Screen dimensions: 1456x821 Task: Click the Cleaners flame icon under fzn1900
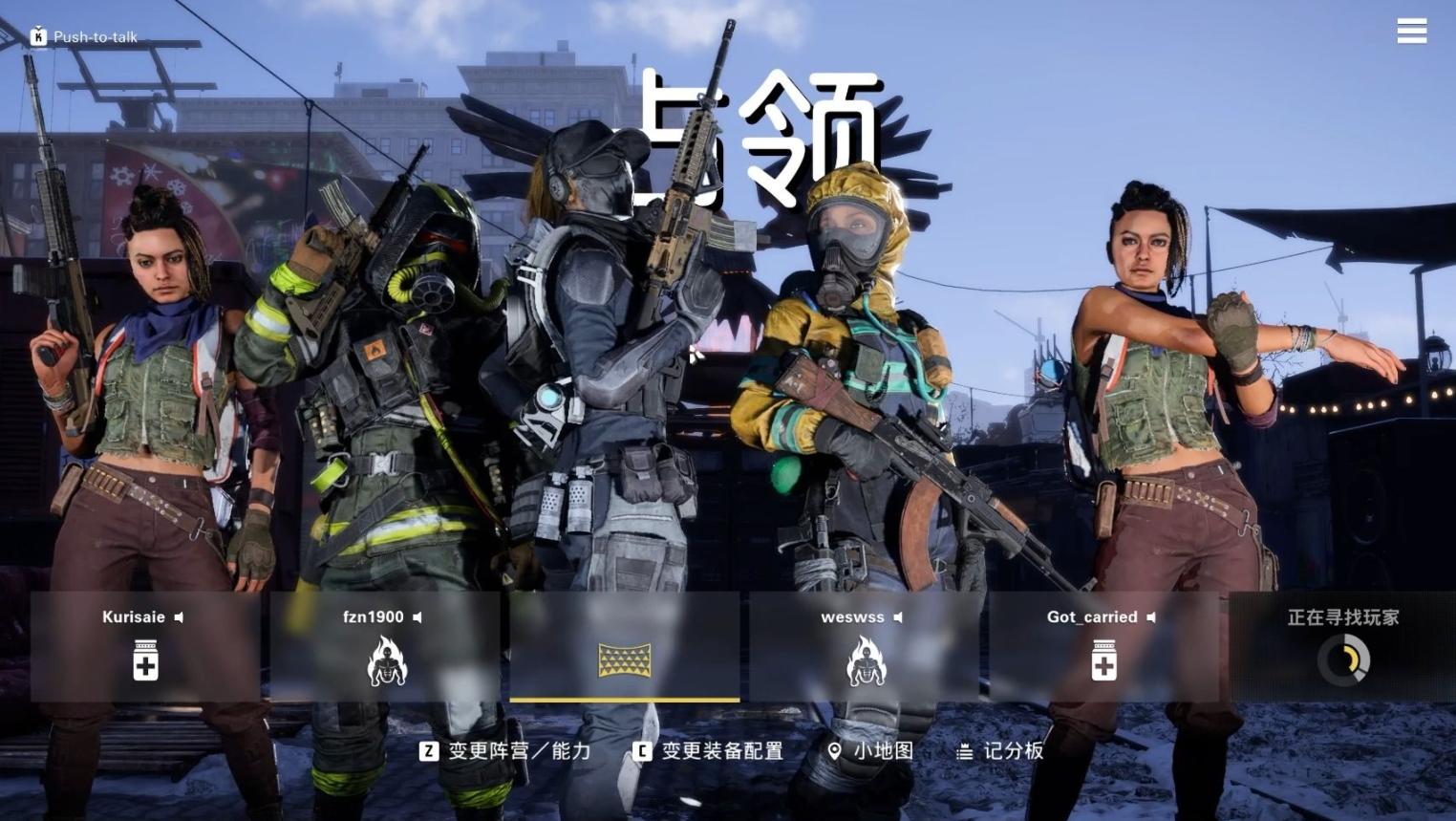(x=386, y=660)
